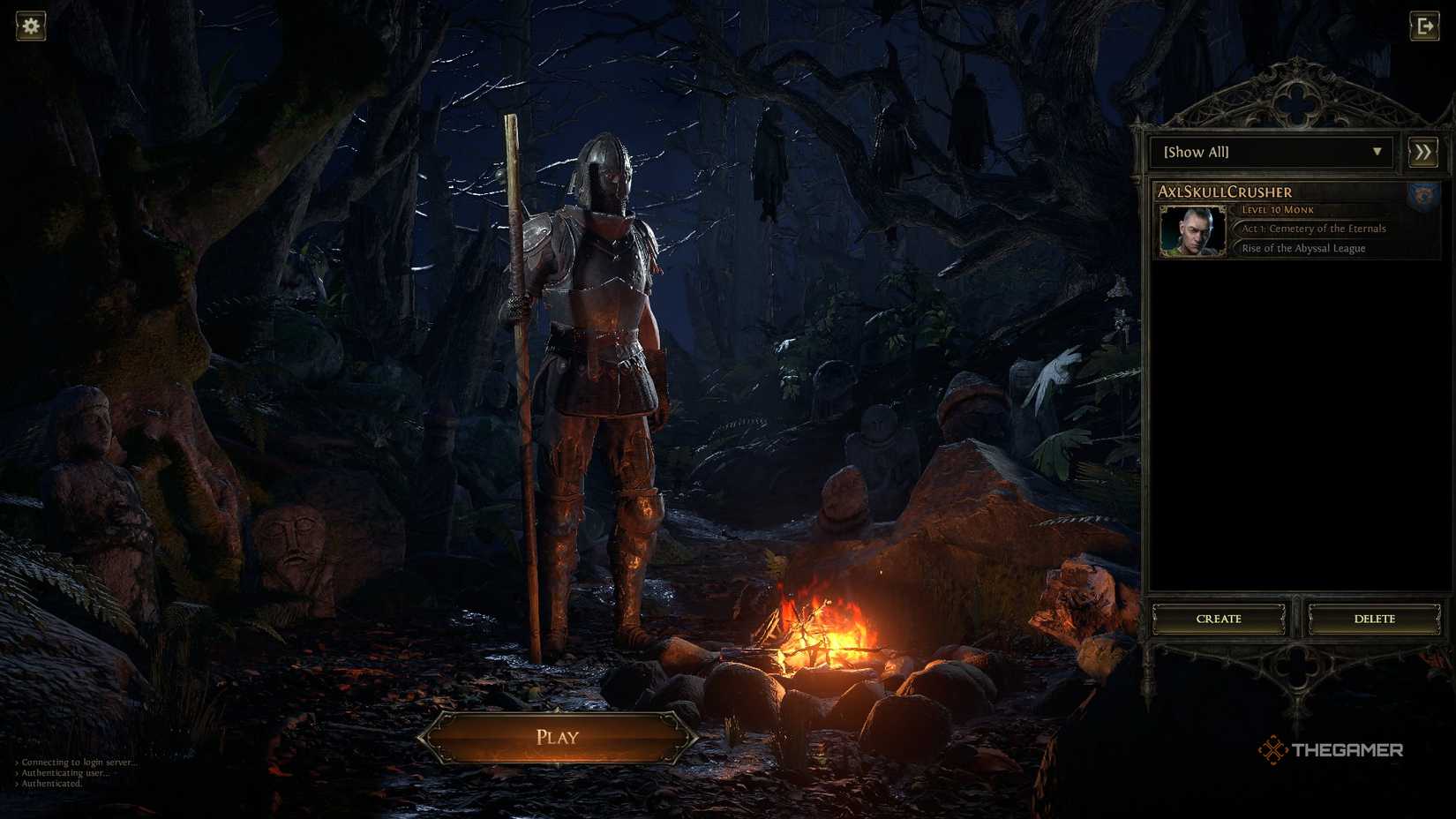Click the TheGamer watermark logo

pos(1332,751)
